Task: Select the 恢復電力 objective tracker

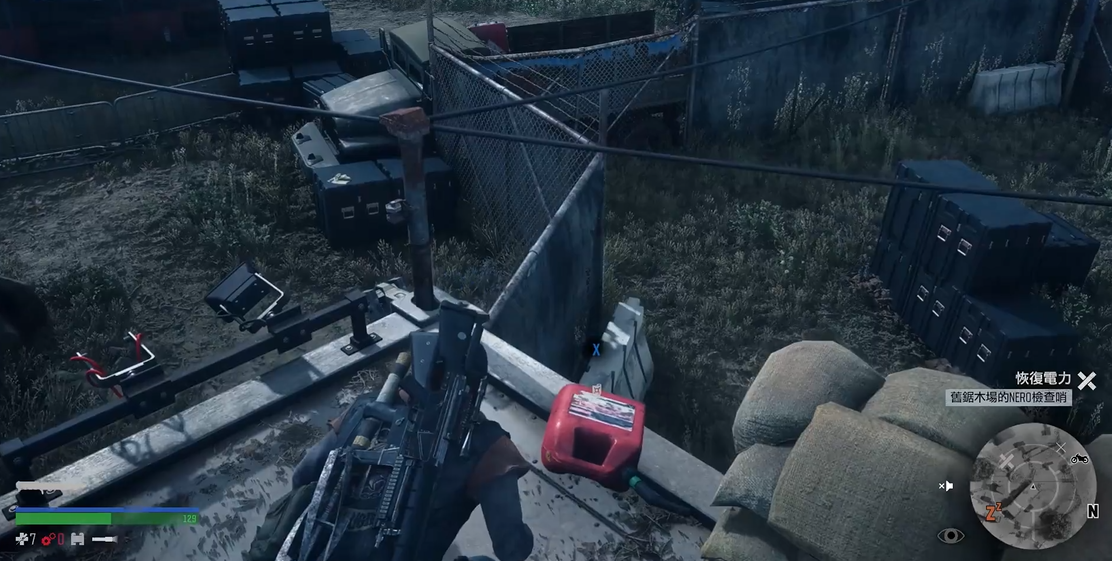Action: click(1043, 379)
